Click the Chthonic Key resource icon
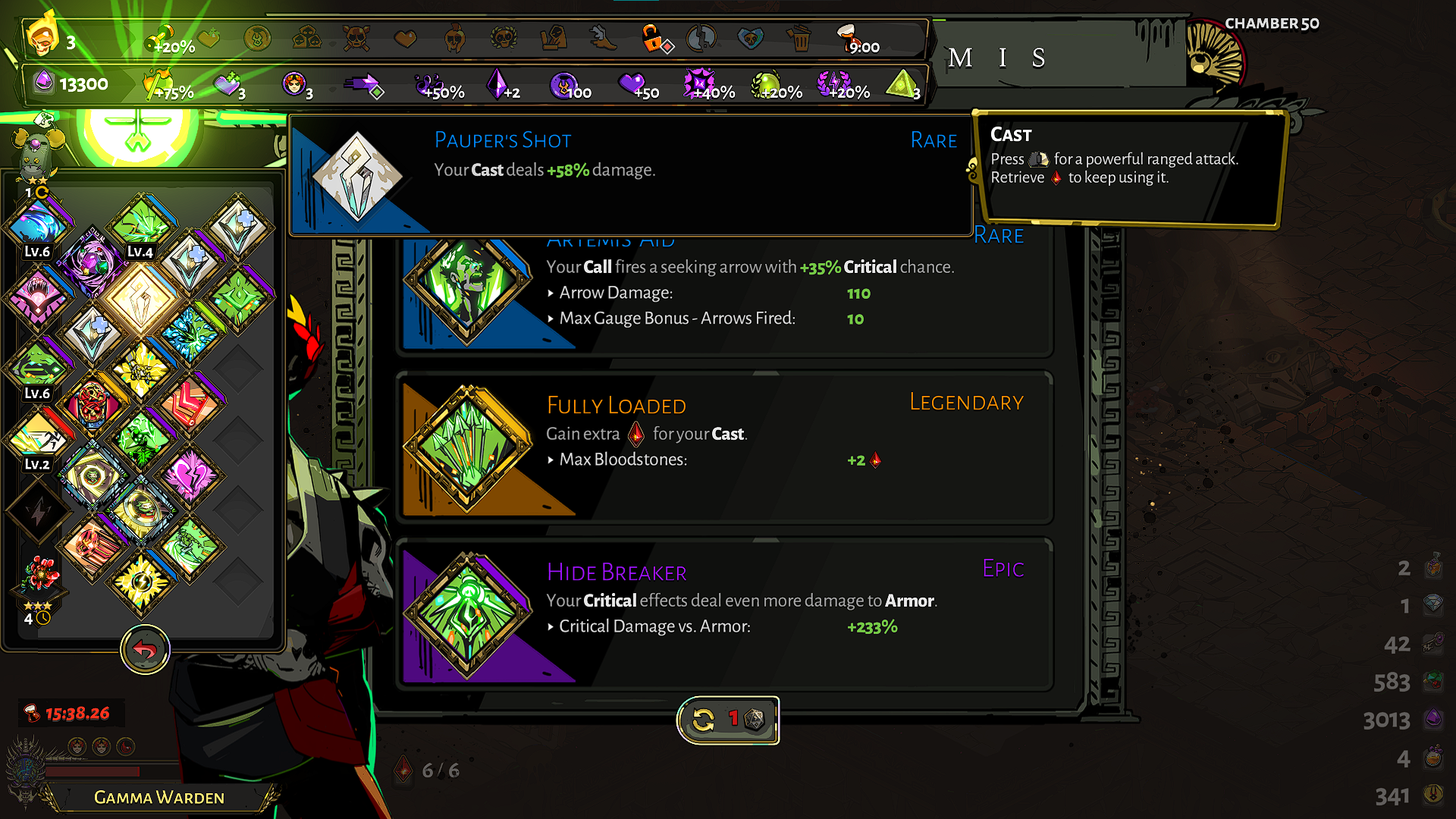This screenshot has width=1456, height=819. coord(1433,643)
